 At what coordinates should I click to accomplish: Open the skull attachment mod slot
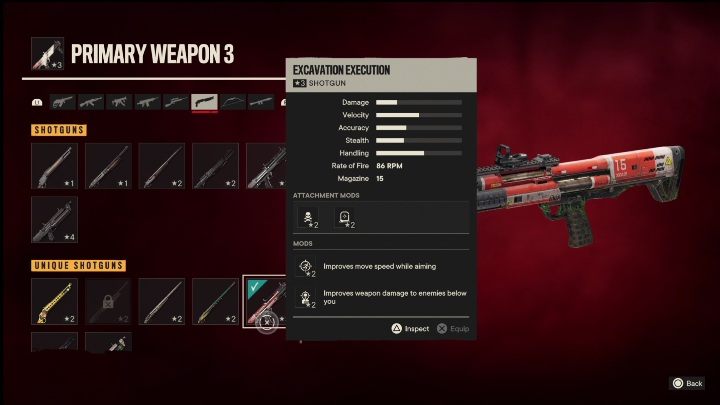(x=308, y=216)
